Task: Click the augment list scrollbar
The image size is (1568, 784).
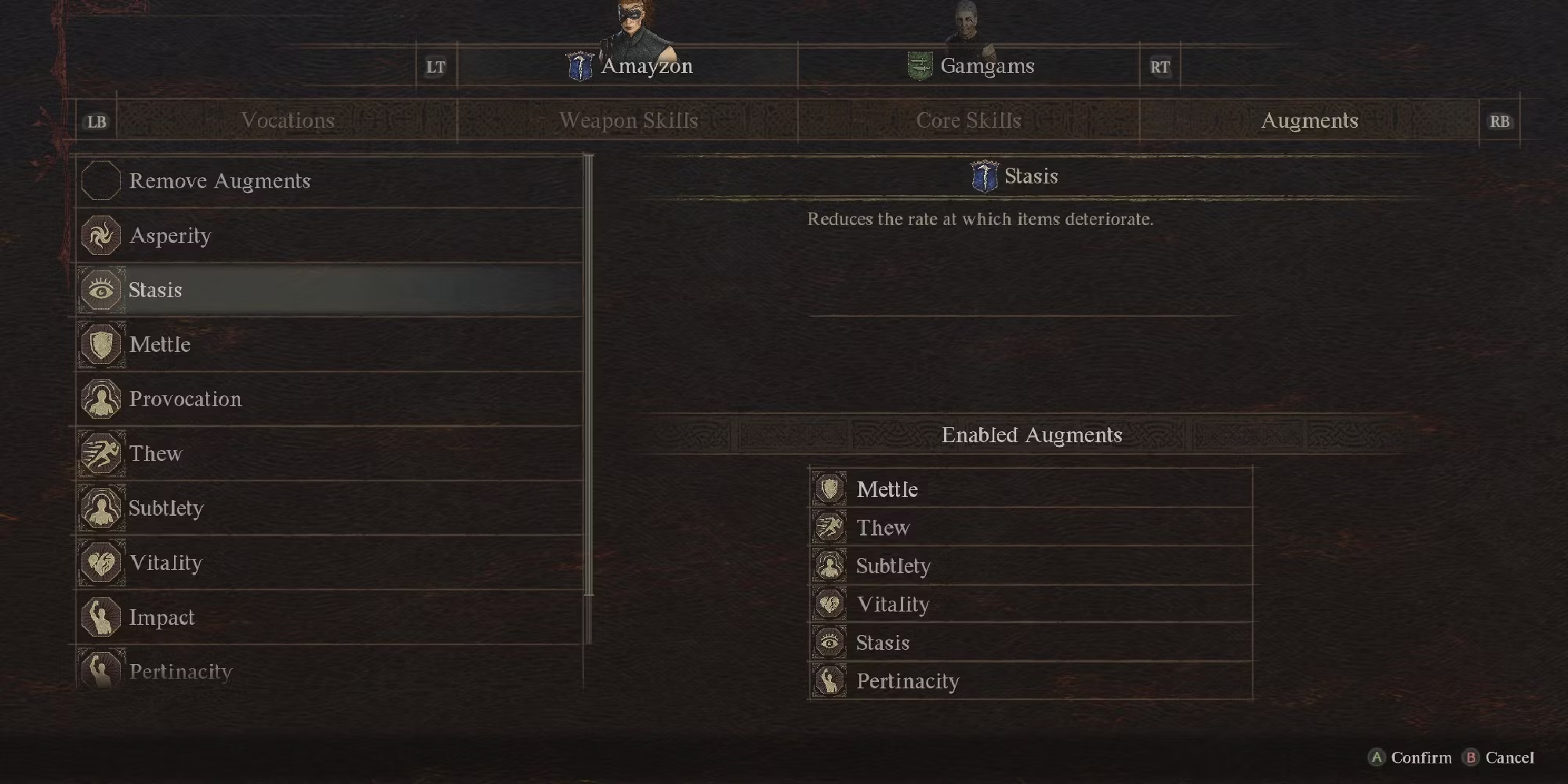Action: tap(589, 376)
